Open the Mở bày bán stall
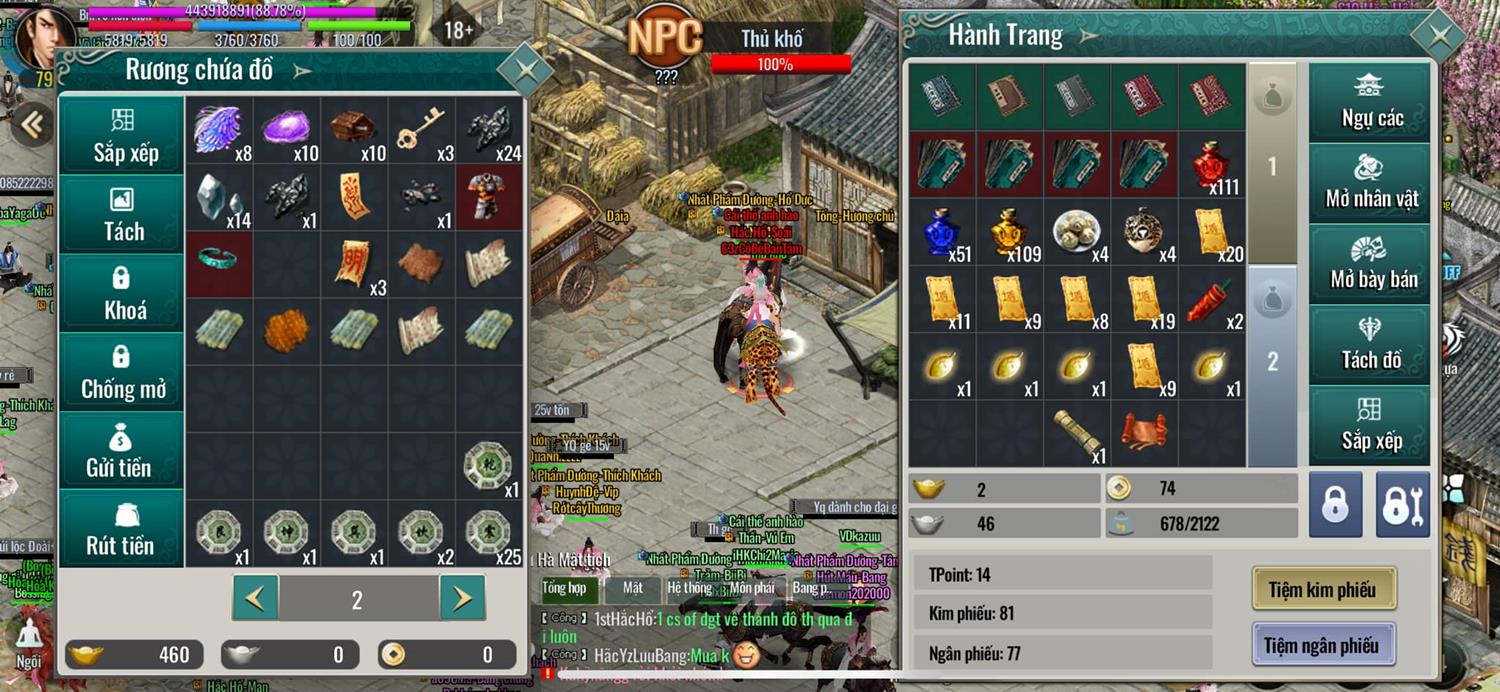Viewport: 1500px width, 692px height. click(x=1371, y=263)
